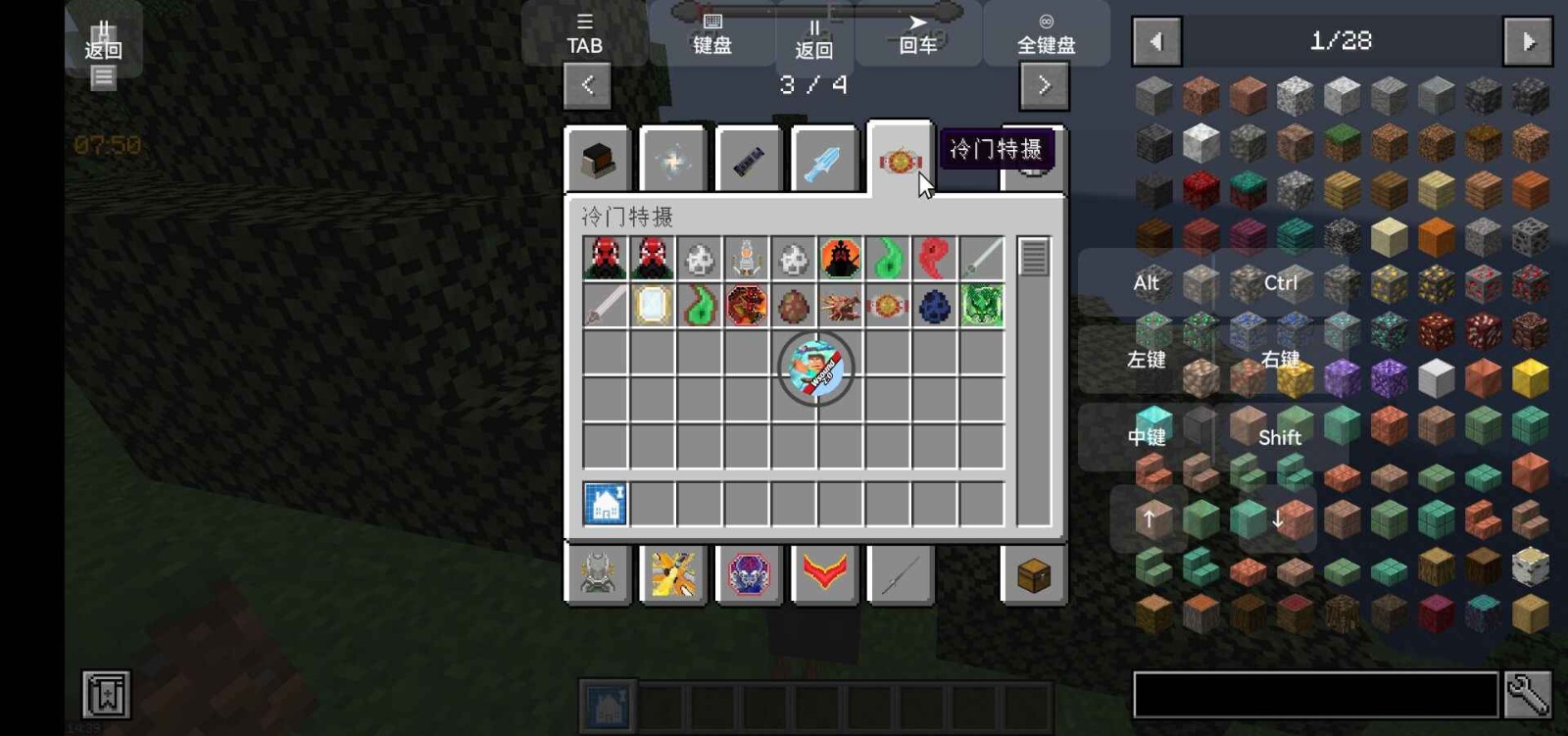Tap the 回车 enter button
The width and height of the screenshot is (1568, 736).
point(918,35)
